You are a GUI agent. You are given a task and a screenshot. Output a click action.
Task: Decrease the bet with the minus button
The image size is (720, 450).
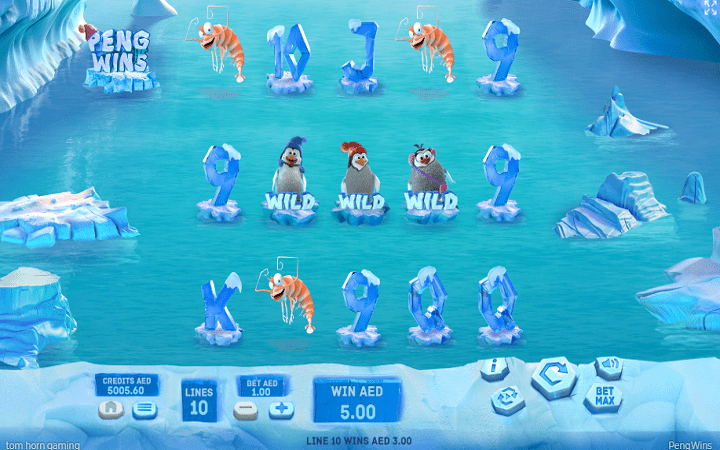[245, 409]
